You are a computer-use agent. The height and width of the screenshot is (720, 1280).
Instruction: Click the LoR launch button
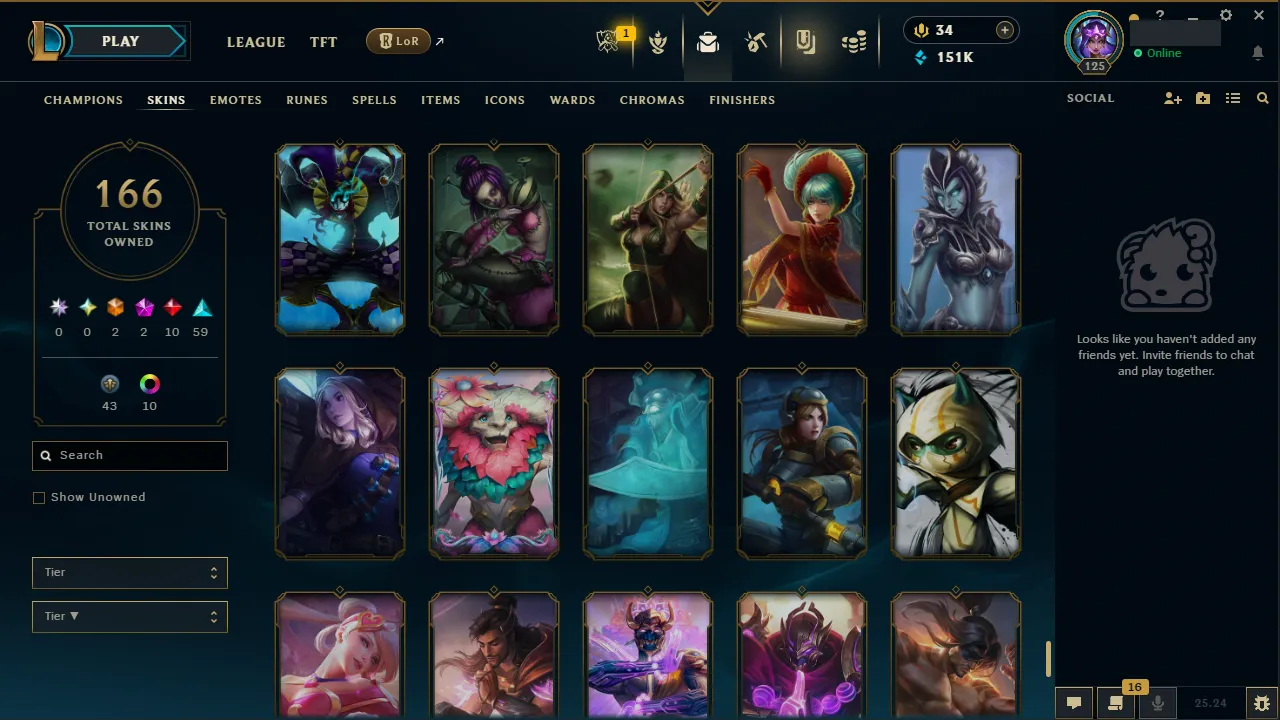pyautogui.click(x=398, y=41)
